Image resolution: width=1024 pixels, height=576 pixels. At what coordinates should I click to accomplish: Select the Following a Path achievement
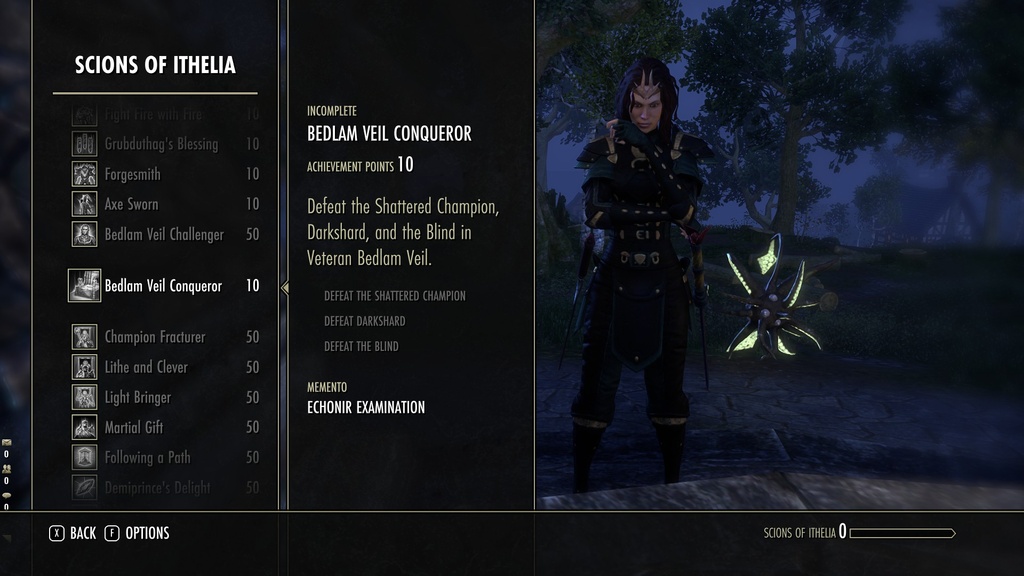click(x=147, y=457)
